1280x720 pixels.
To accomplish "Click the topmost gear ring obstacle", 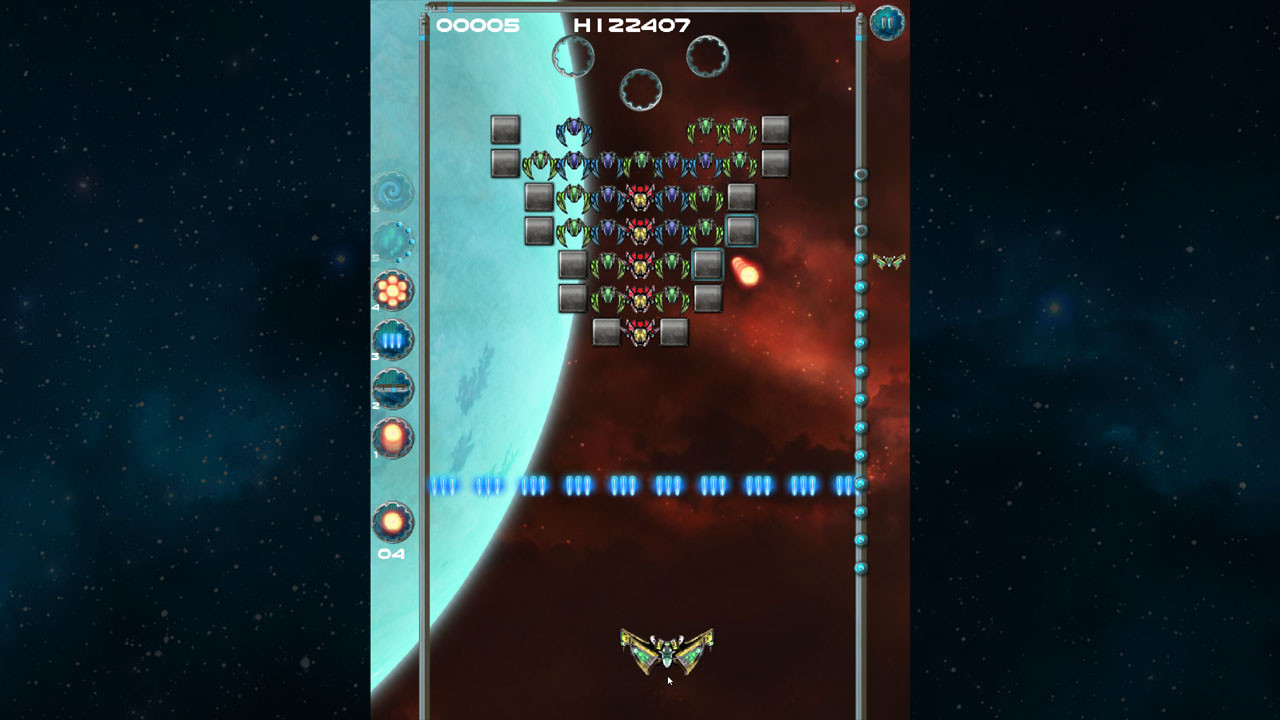I will [x=572, y=55].
